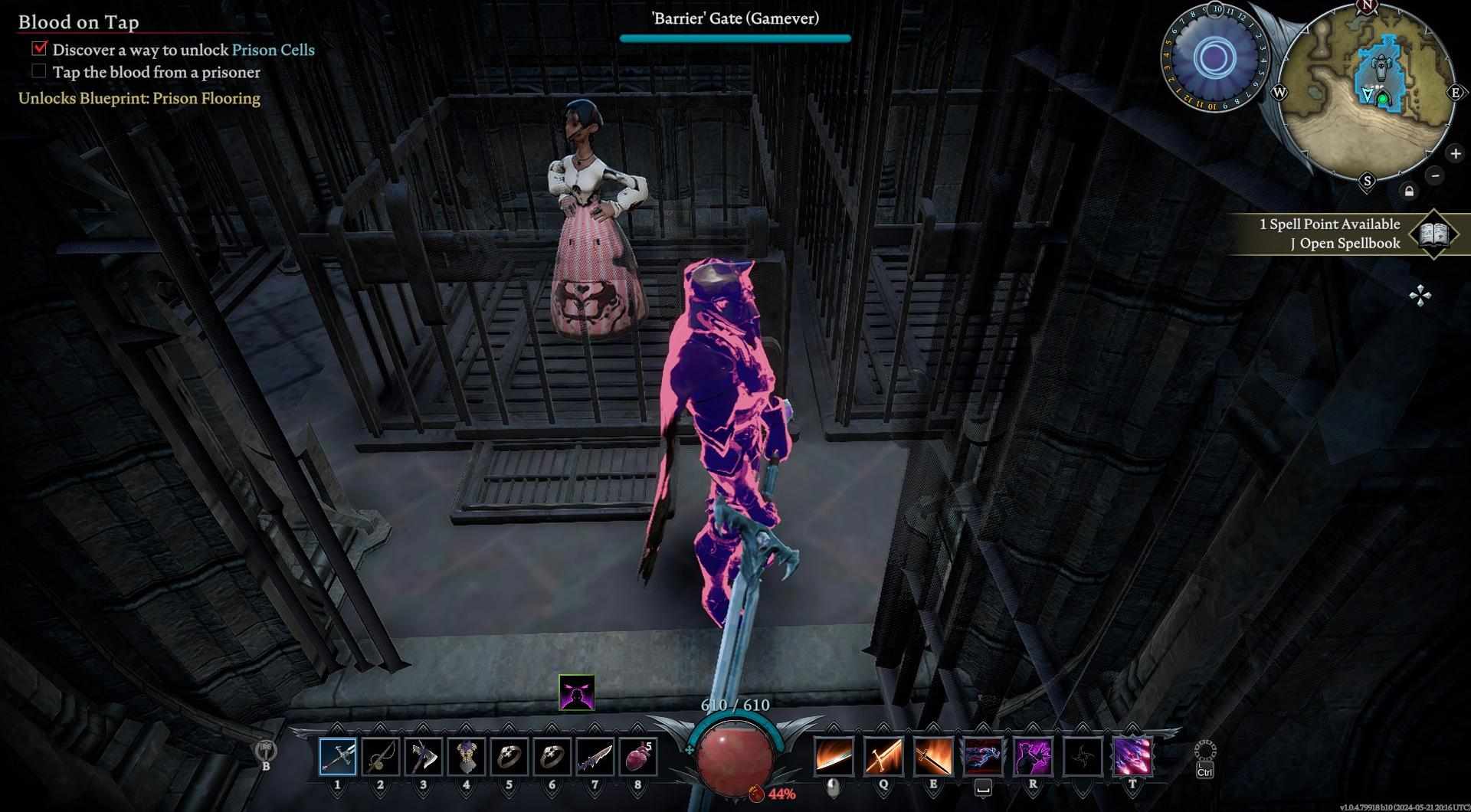Viewport: 1471px width, 812px height.
Task: Zoom in the minimap with plus button
Action: click(x=1455, y=154)
